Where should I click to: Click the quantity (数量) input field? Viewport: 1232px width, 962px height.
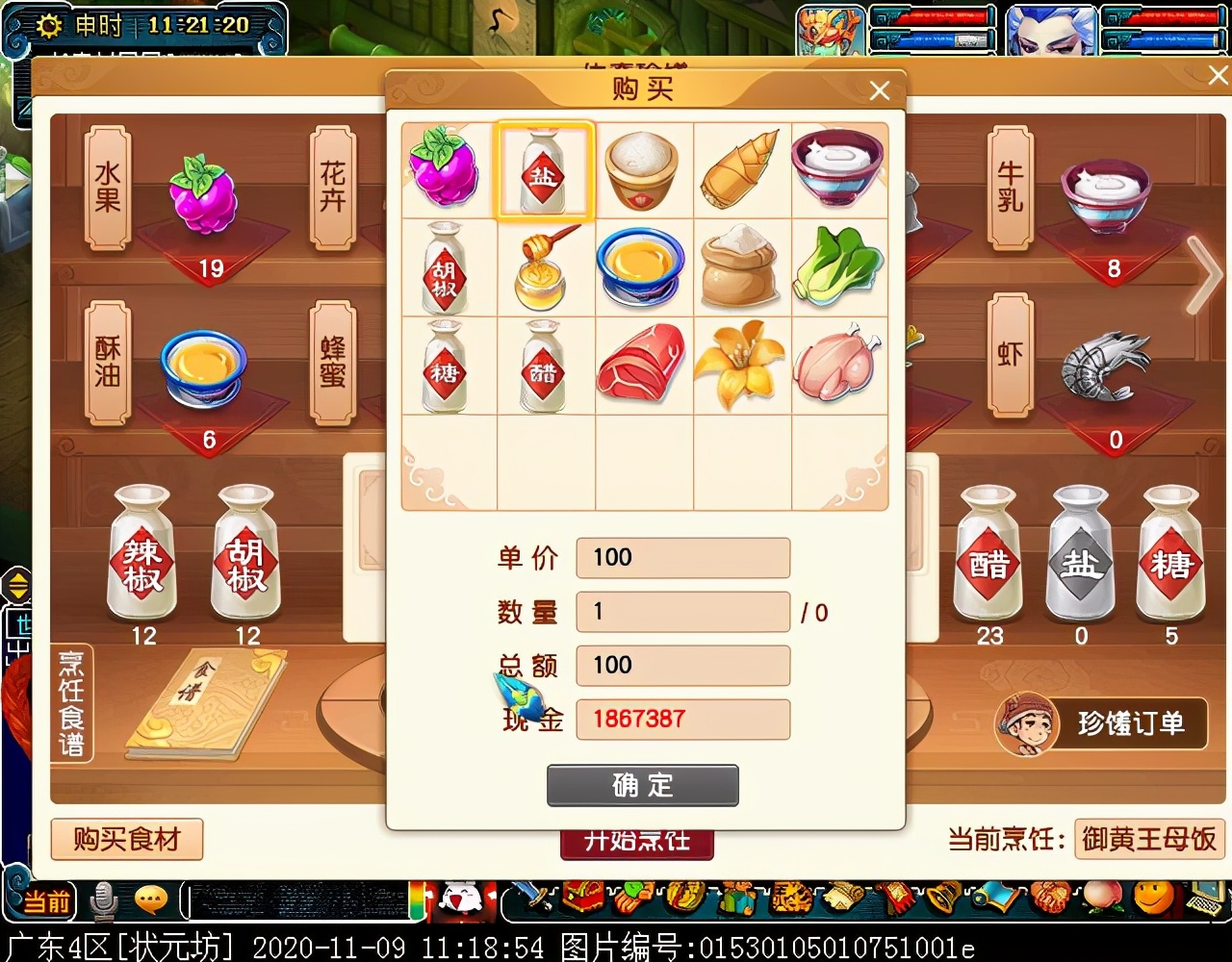(x=682, y=612)
